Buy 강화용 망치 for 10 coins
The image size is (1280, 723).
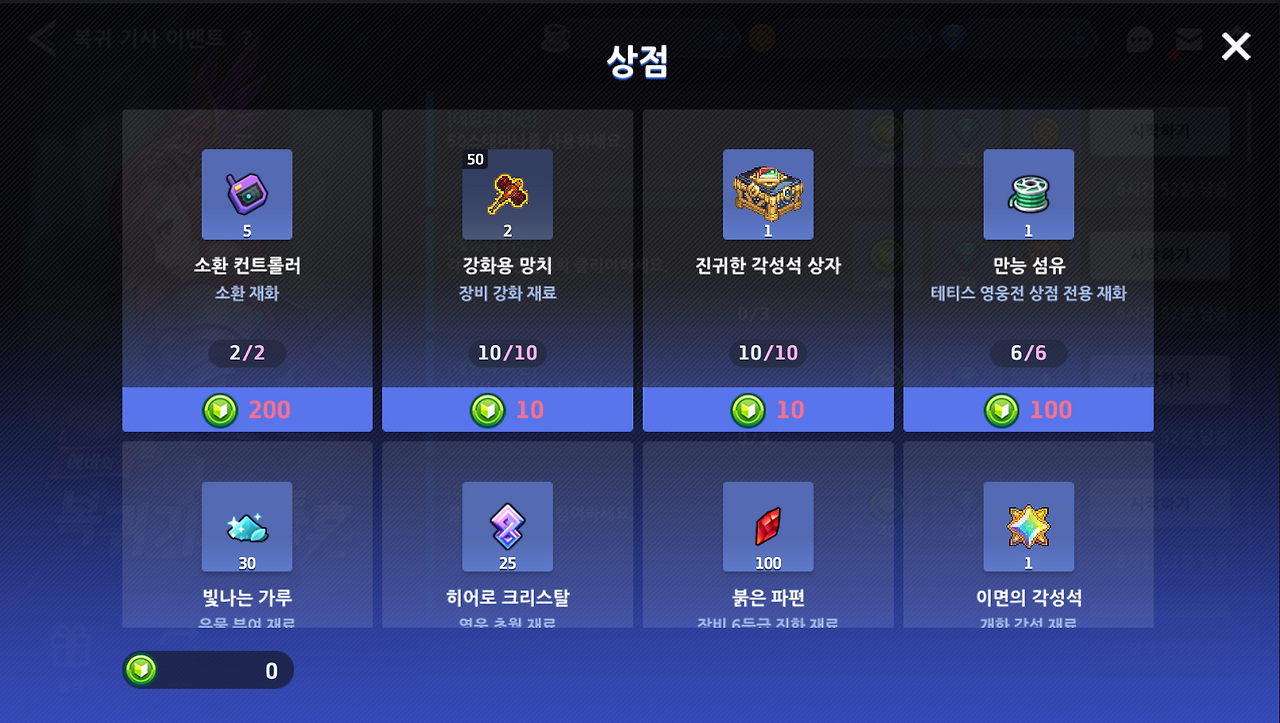(x=507, y=409)
